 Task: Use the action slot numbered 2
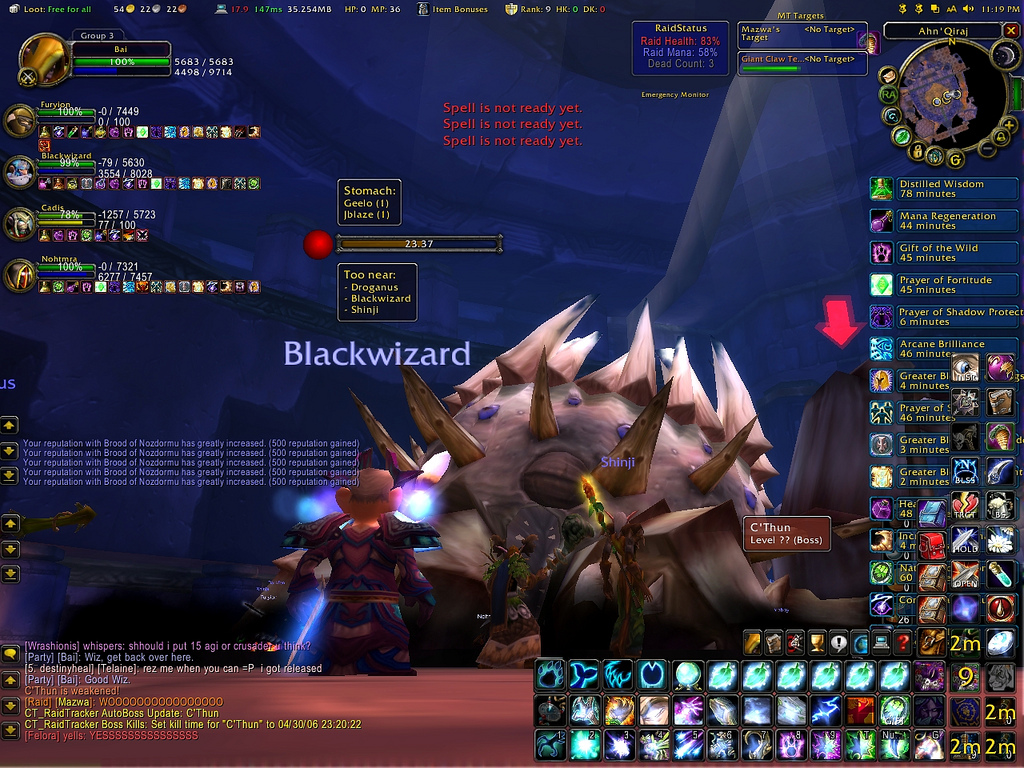click(584, 744)
